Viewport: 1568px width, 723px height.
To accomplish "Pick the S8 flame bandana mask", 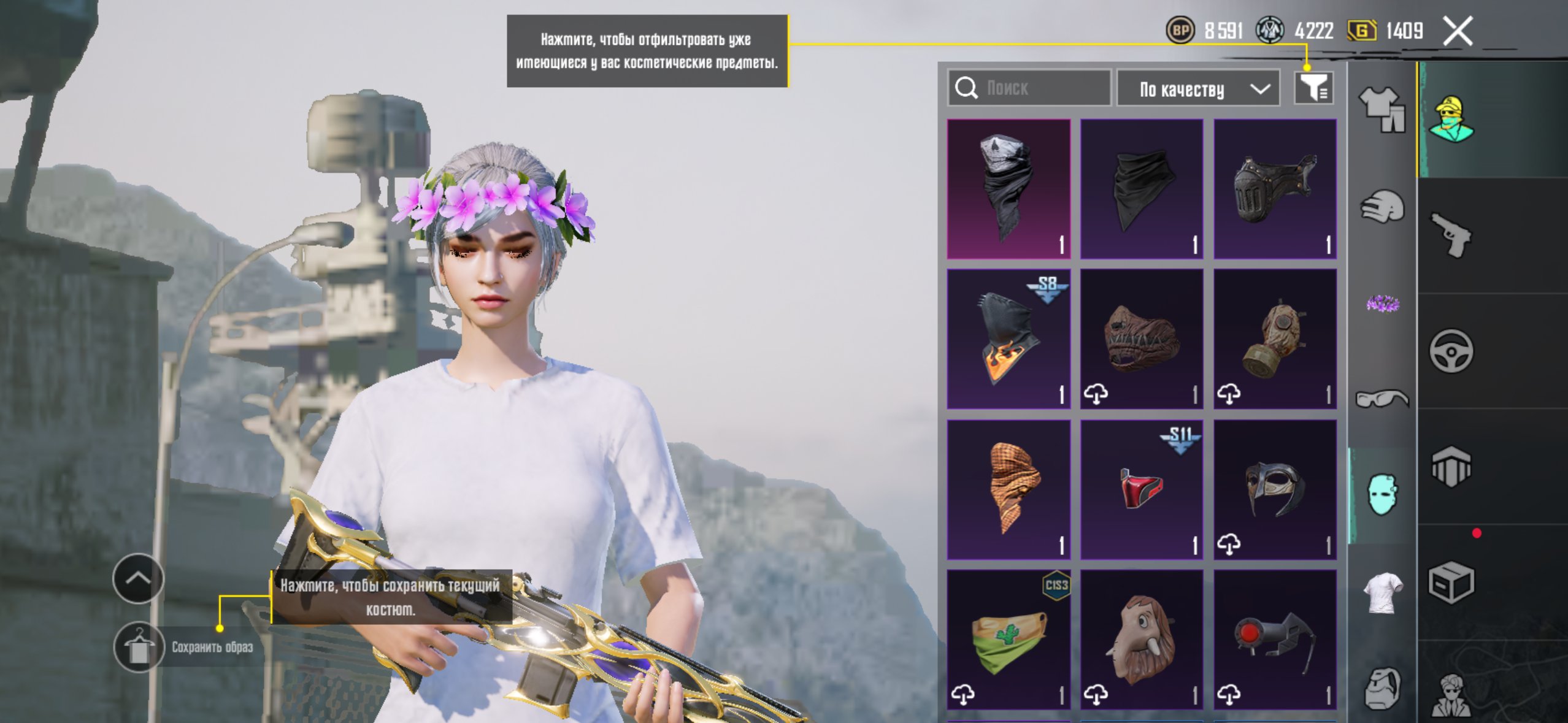I will [x=1009, y=339].
